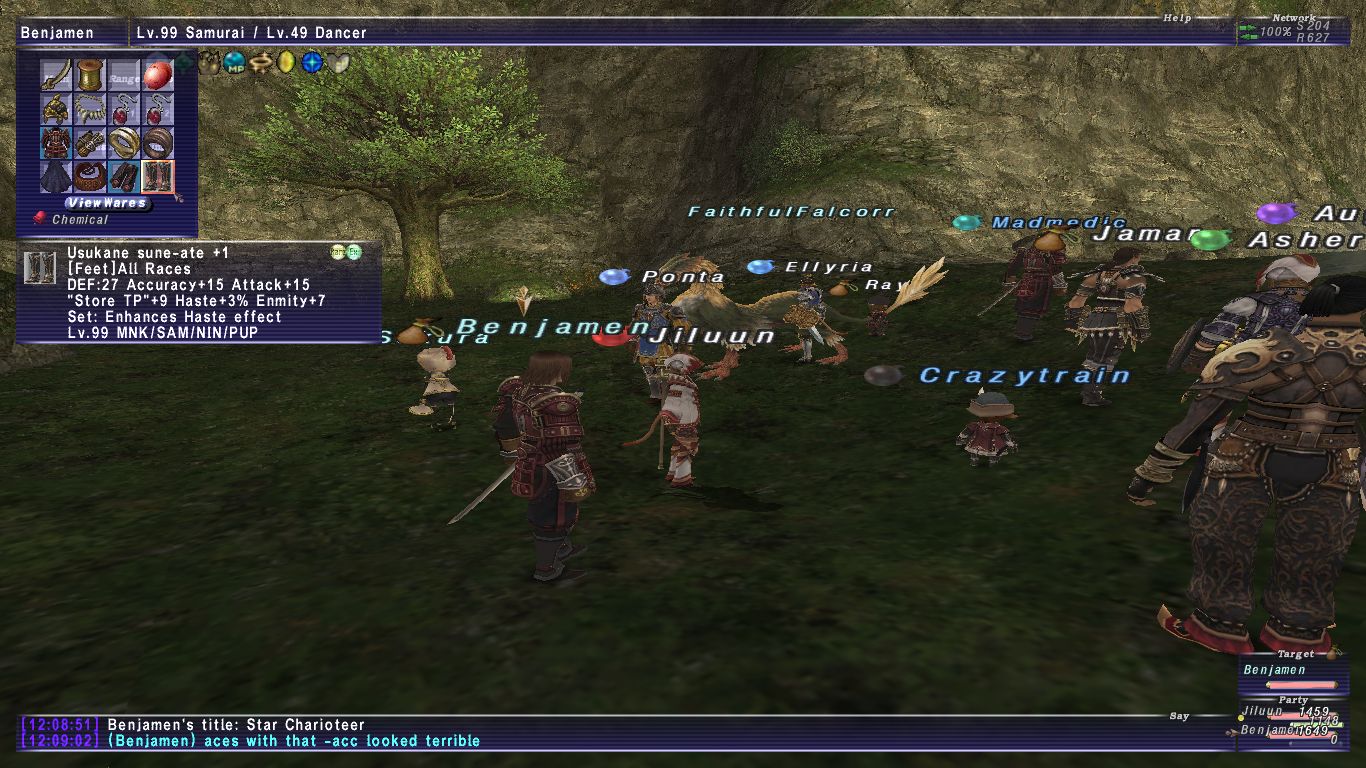Select the gold thread spool slot

(x=91, y=74)
